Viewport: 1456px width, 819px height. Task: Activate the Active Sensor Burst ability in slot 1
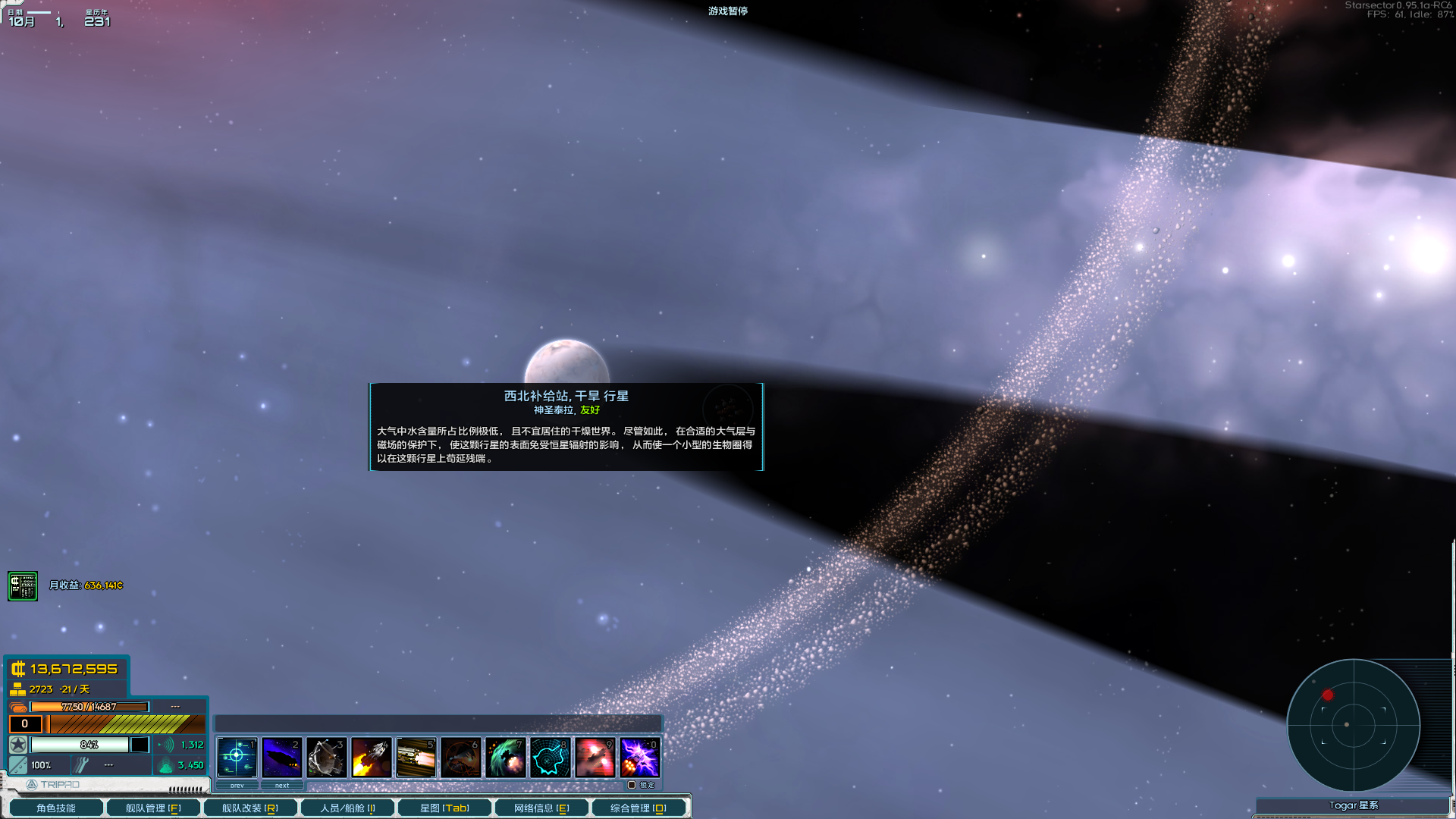237,757
